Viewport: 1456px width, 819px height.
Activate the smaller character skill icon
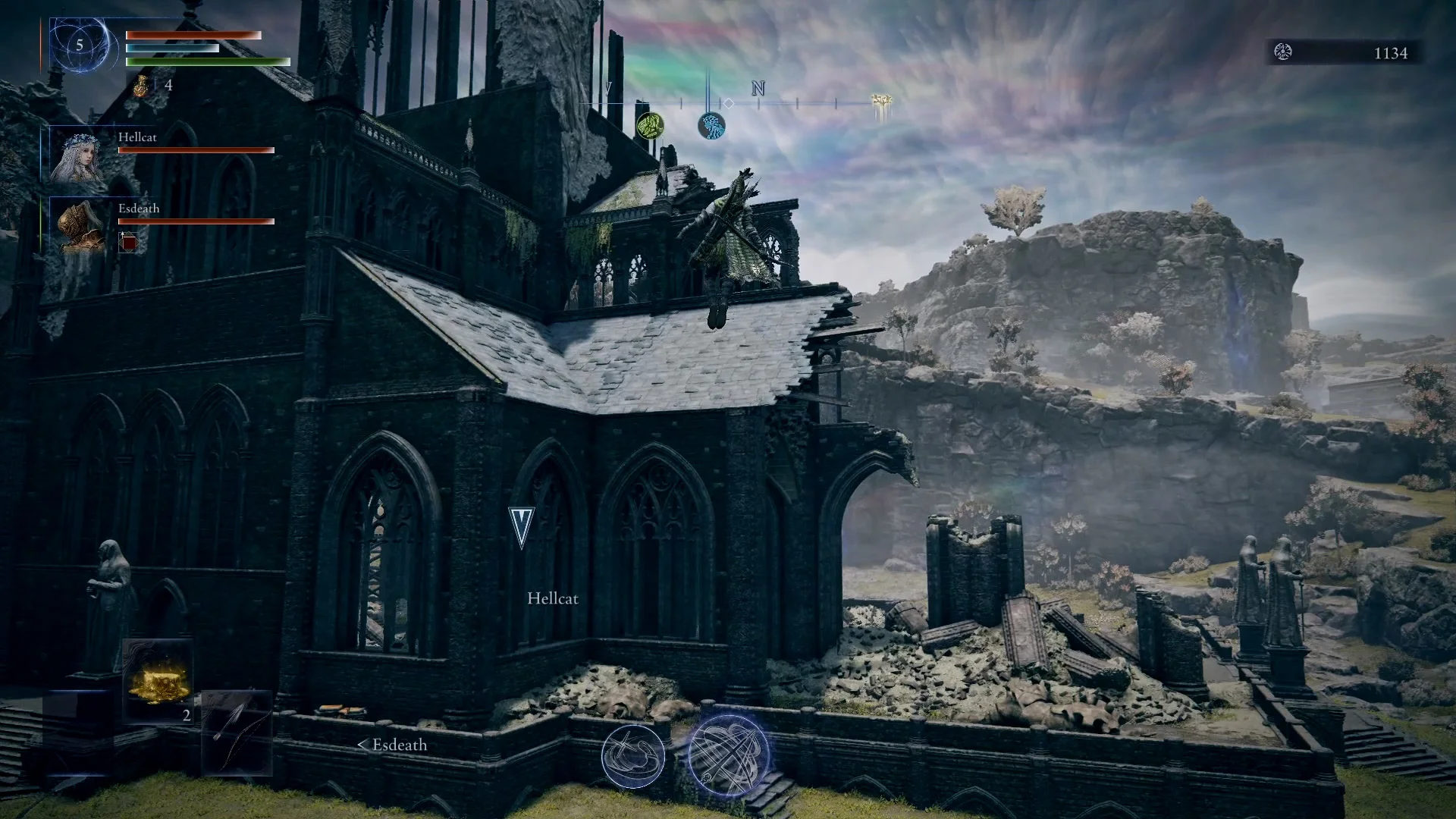click(632, 755)
